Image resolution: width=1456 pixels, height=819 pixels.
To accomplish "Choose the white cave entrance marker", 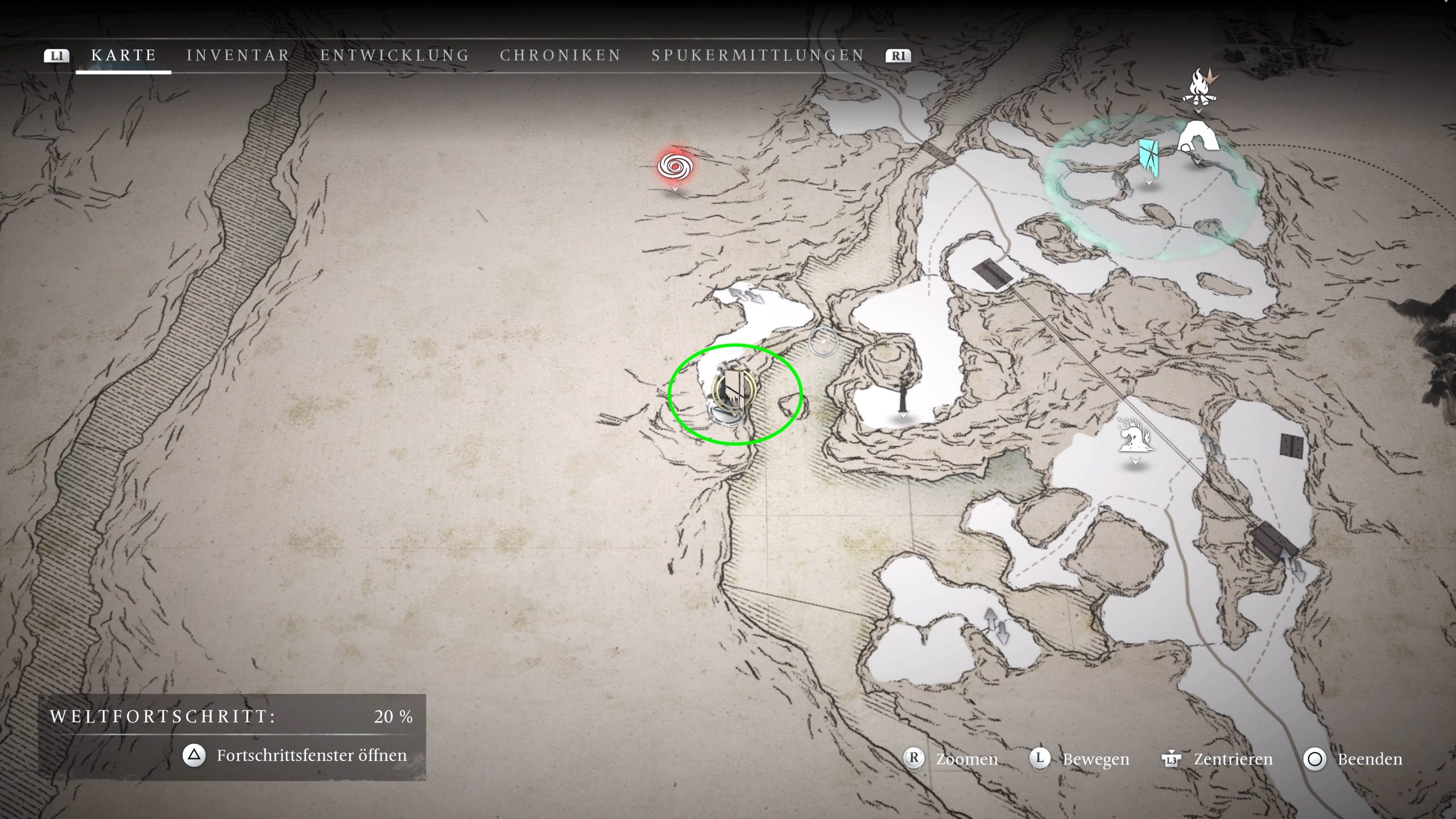I will 1198,139.
